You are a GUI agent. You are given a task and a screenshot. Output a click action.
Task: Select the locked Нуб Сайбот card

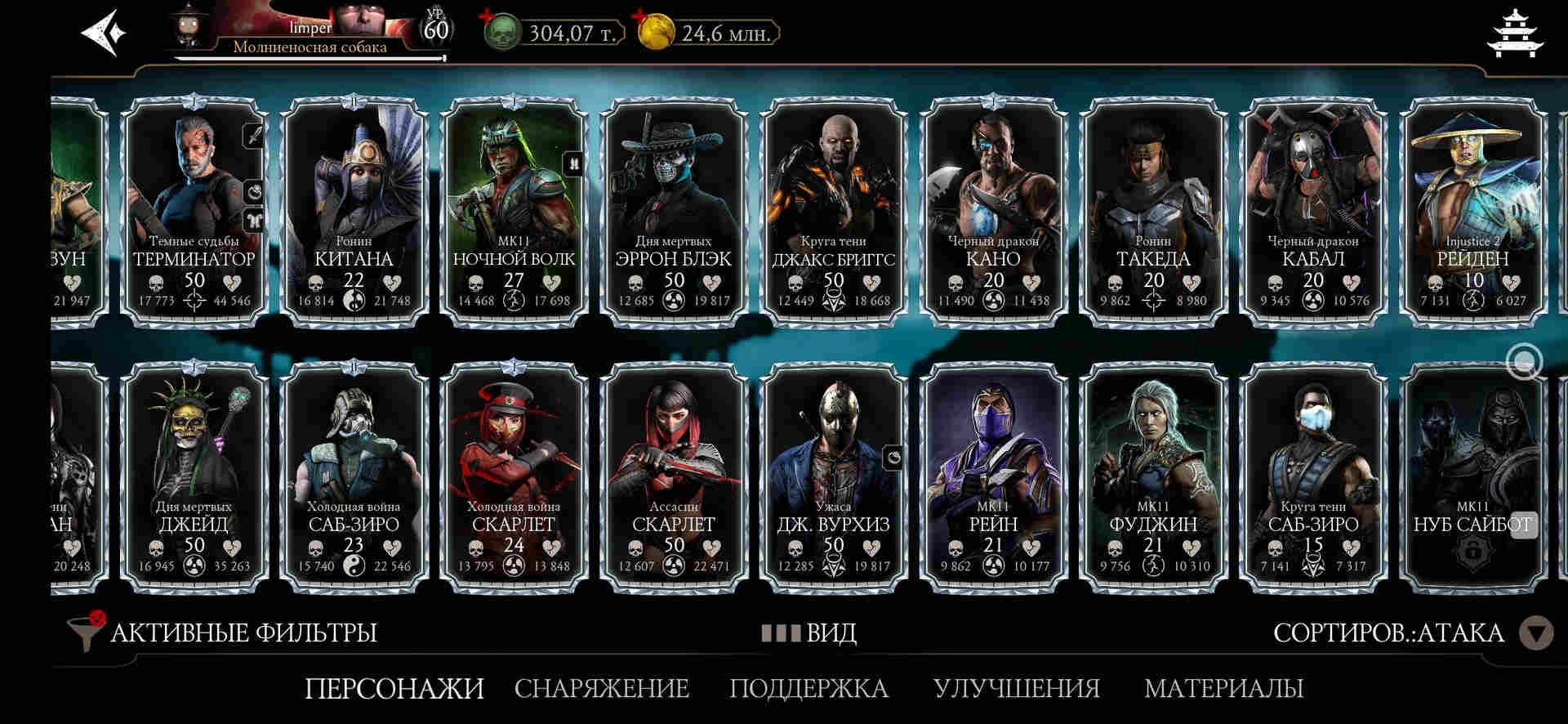[1472, 478]
